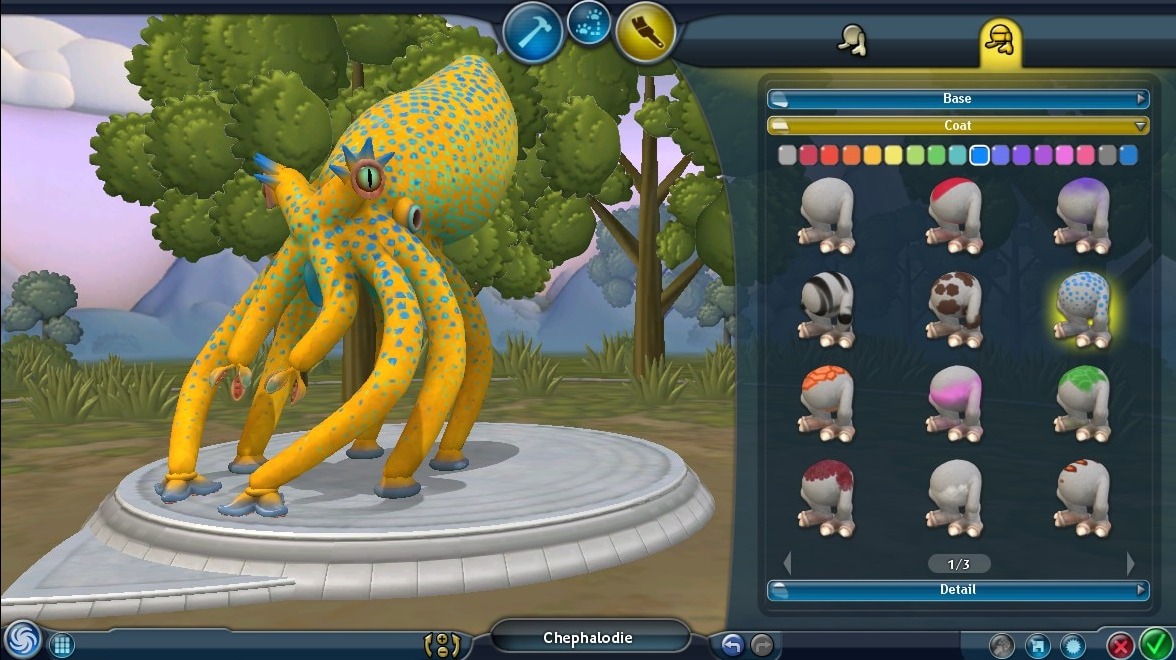The width and height of the screenshot is (1176, 660).
Task: Accept the creature with green checkmark
Action: point(1156,643)
